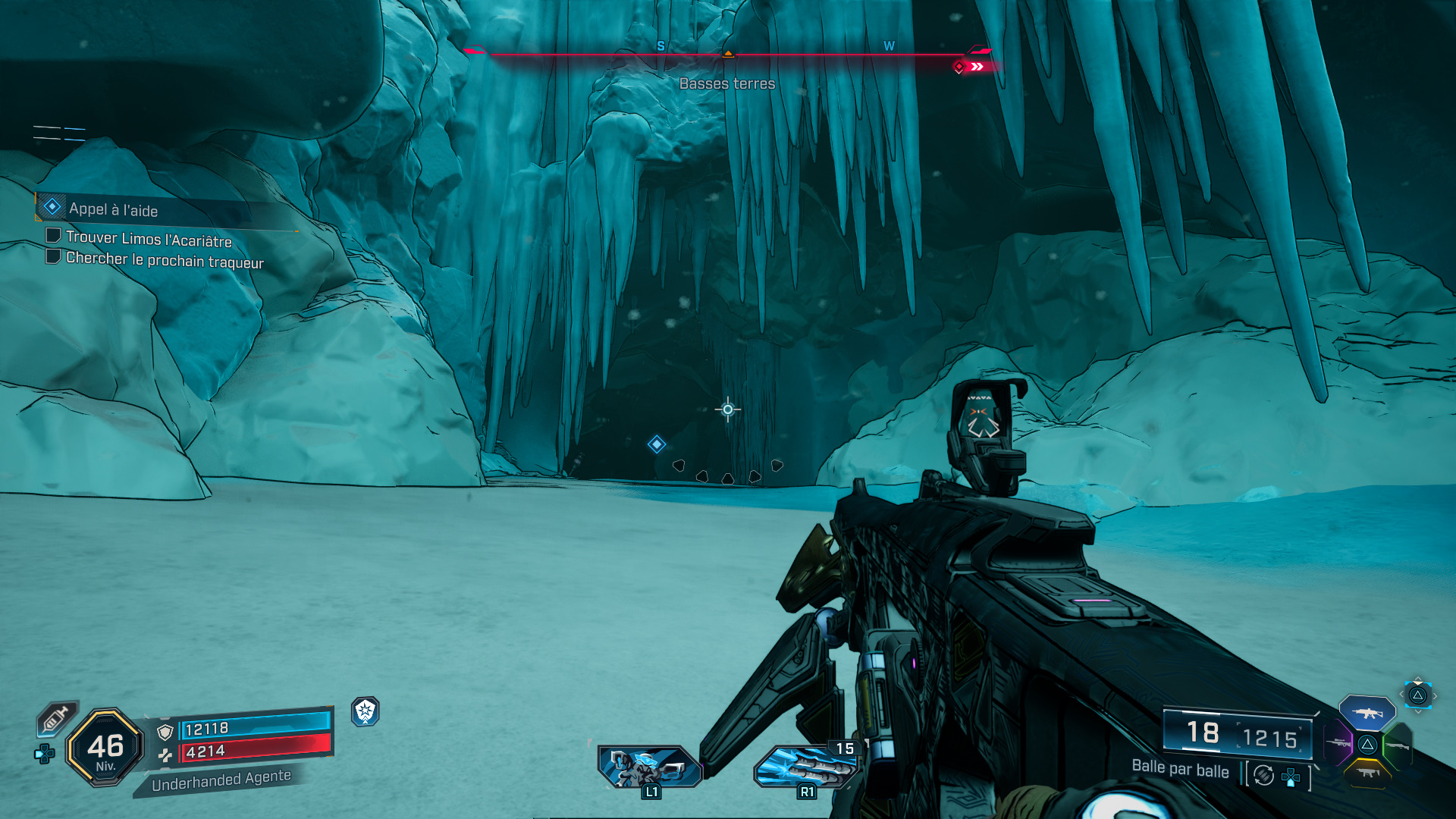Select the shield-burst status effect icon
The height and width of the screenshot is (819, 1456).
366,711
